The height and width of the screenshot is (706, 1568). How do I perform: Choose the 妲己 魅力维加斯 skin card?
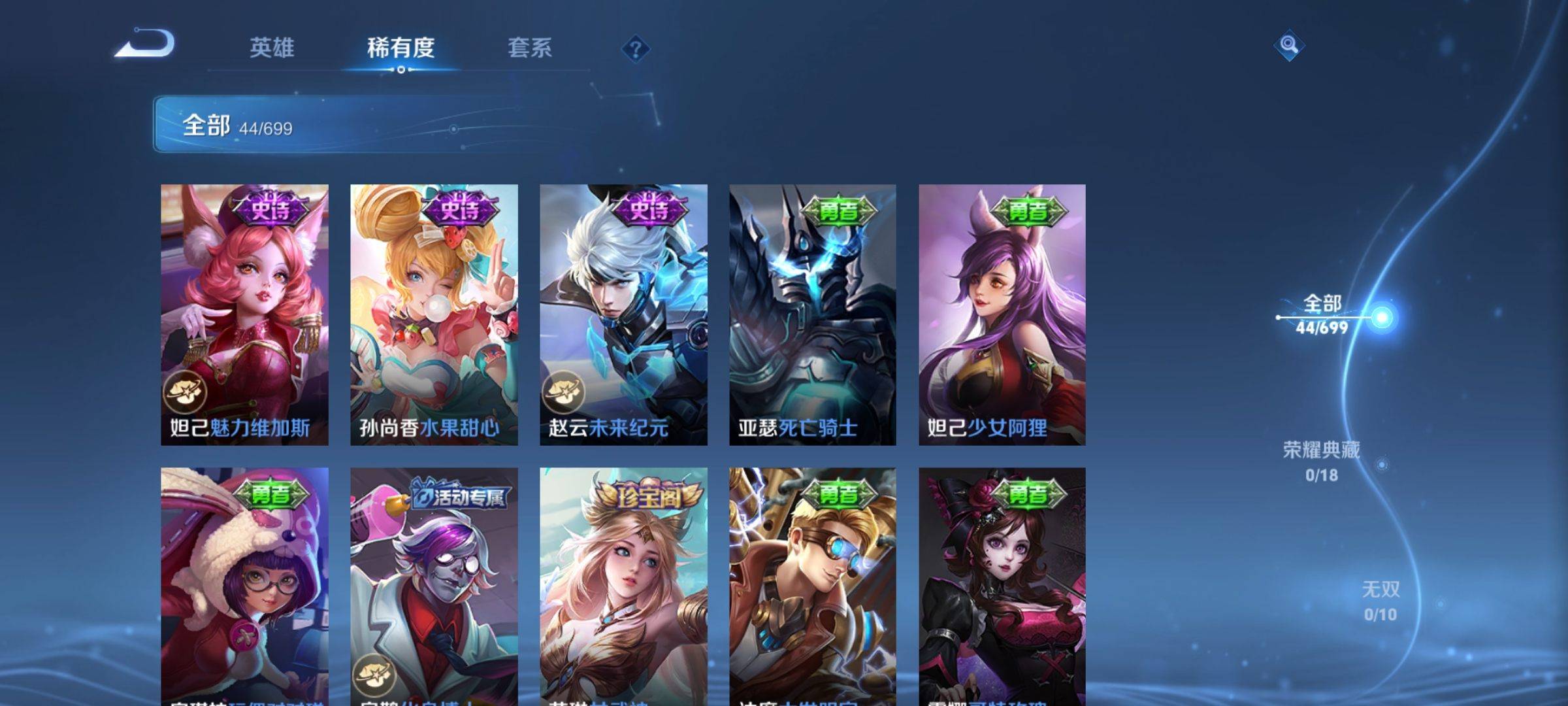click(244, 314)
